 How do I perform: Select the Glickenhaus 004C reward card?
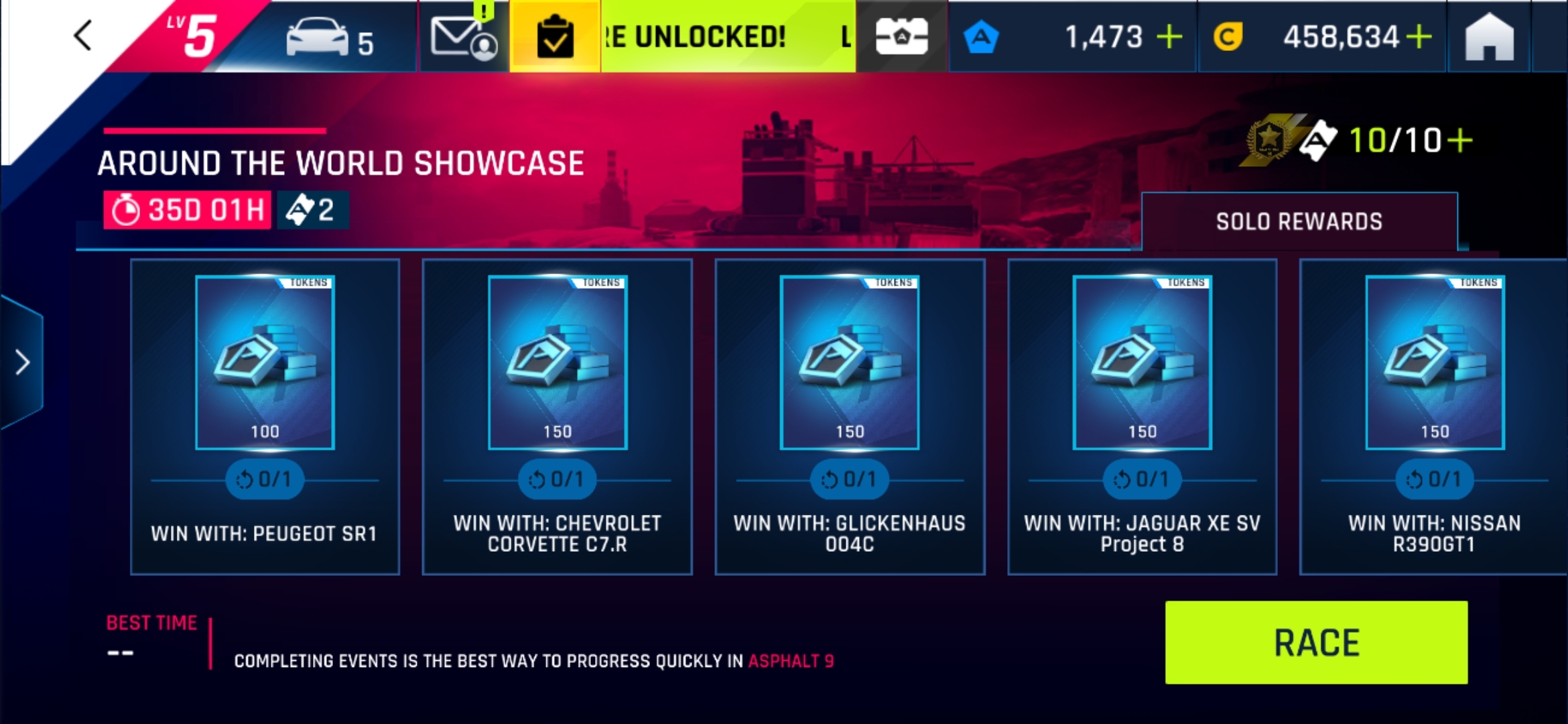pos(850,416)
